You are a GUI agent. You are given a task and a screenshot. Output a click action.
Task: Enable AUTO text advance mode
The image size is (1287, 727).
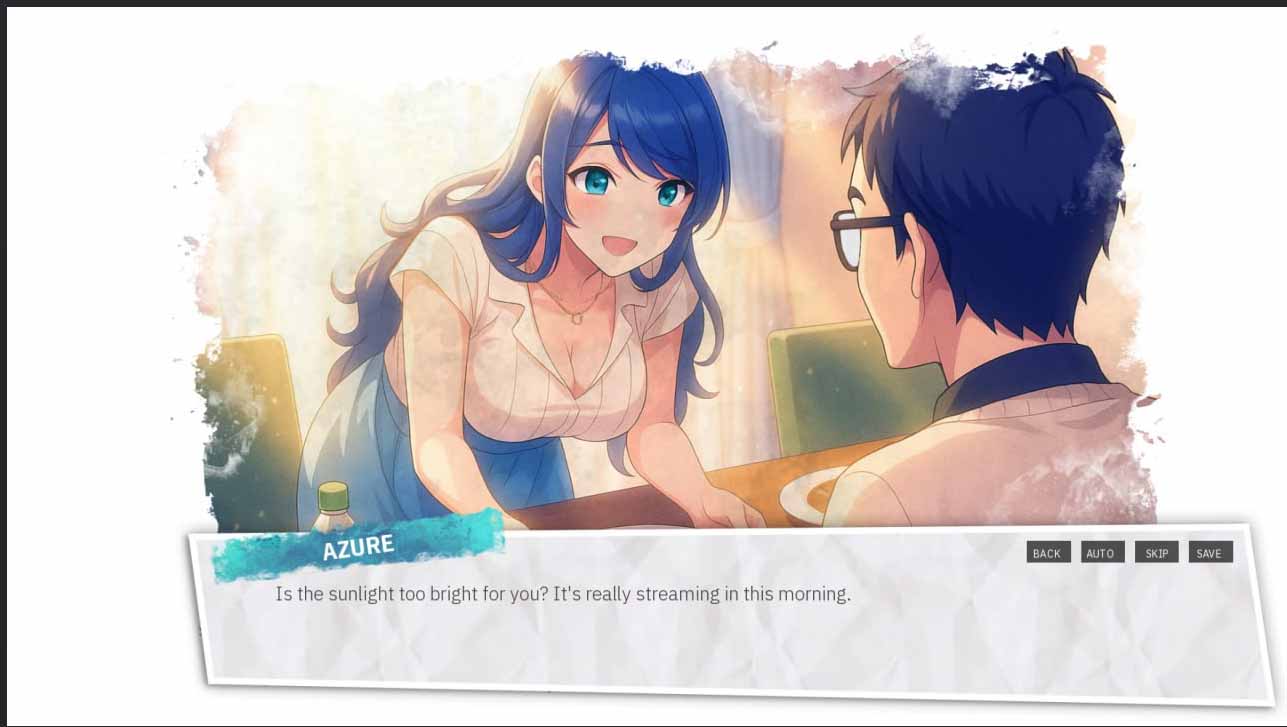pyautogui.click(x=1102, y=551)
